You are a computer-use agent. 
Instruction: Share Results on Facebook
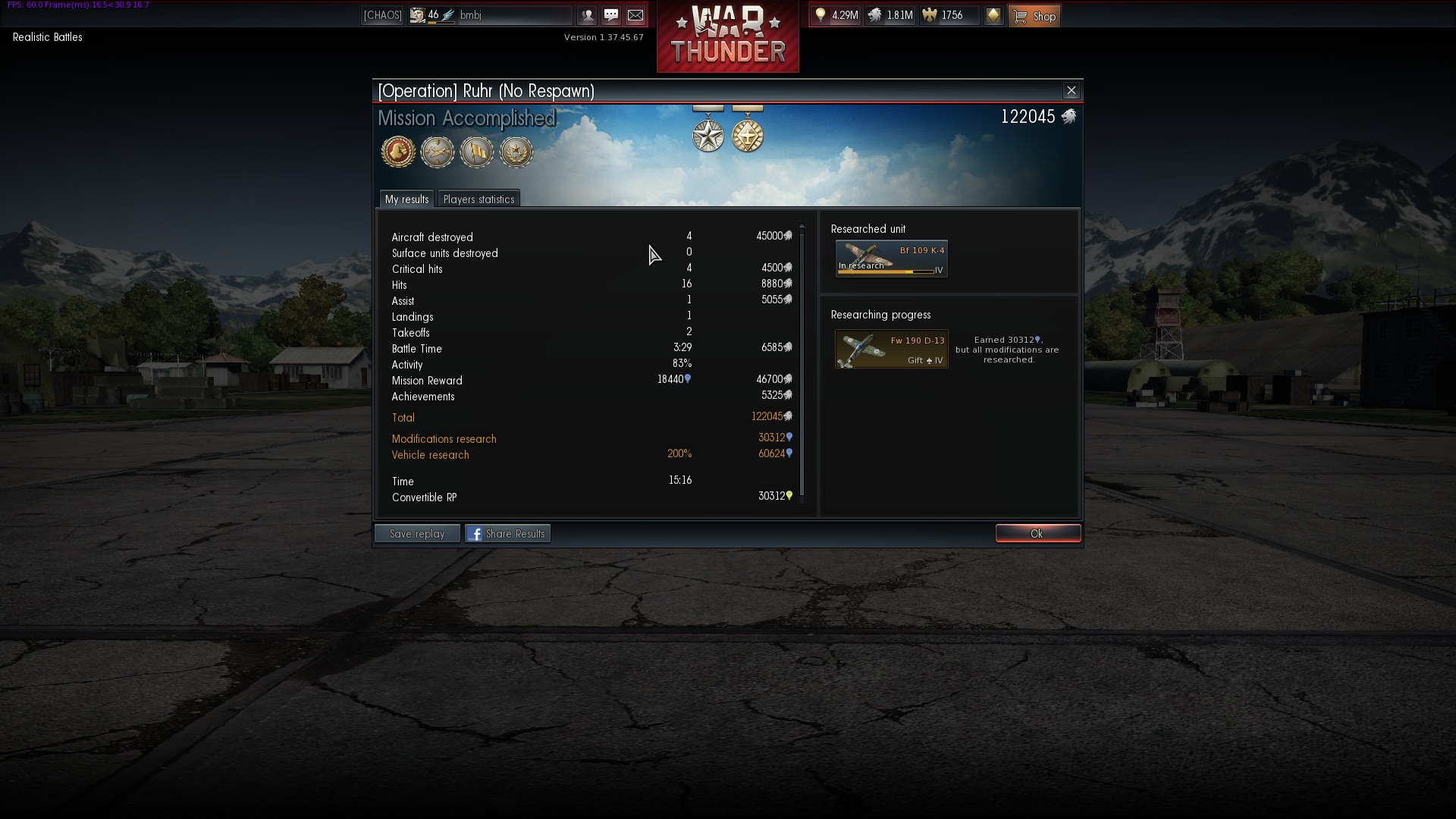(x=507, y=534)
